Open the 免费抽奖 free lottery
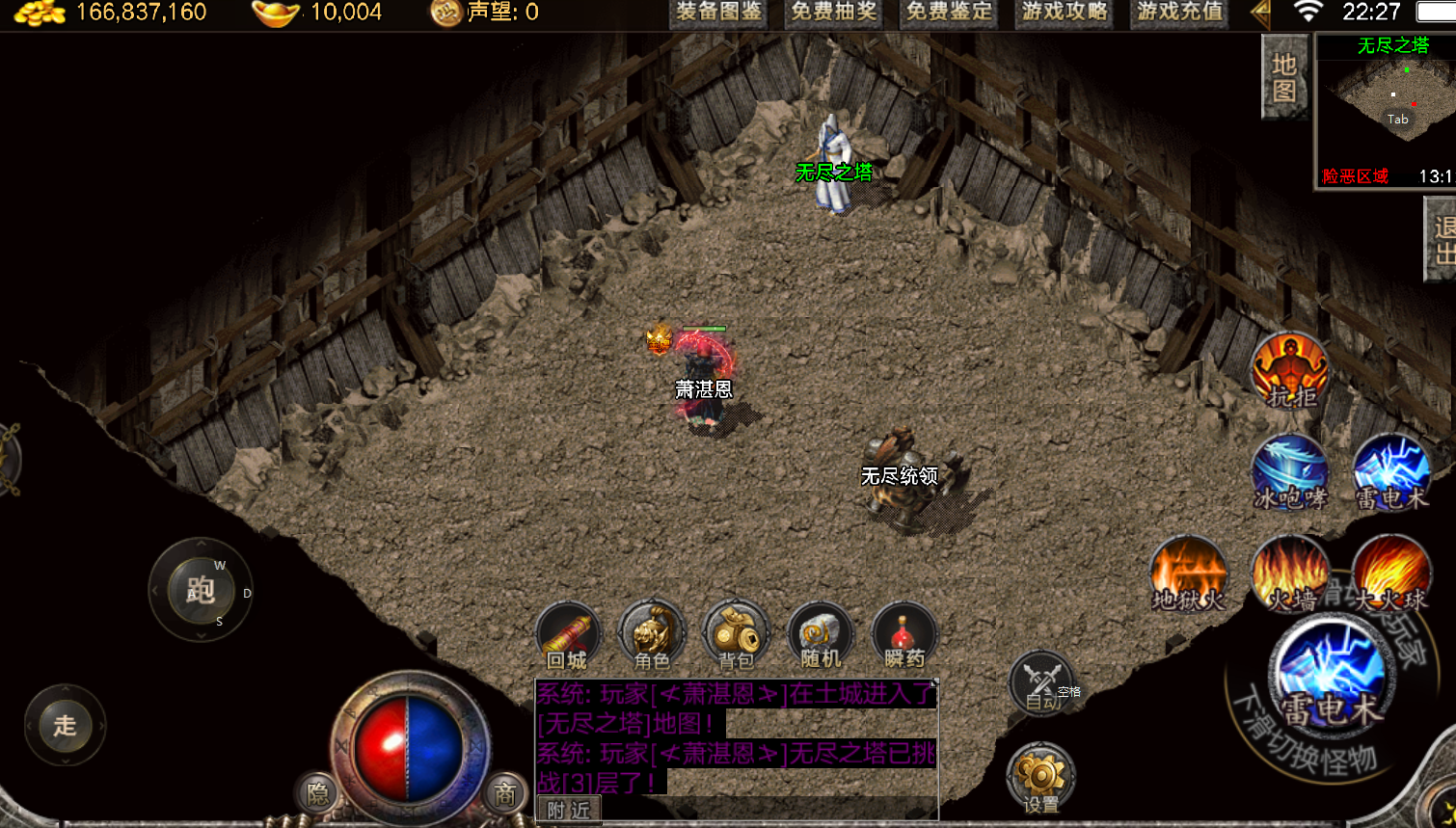The height and width of the screenshot is (828, 1456). [834, 13]
